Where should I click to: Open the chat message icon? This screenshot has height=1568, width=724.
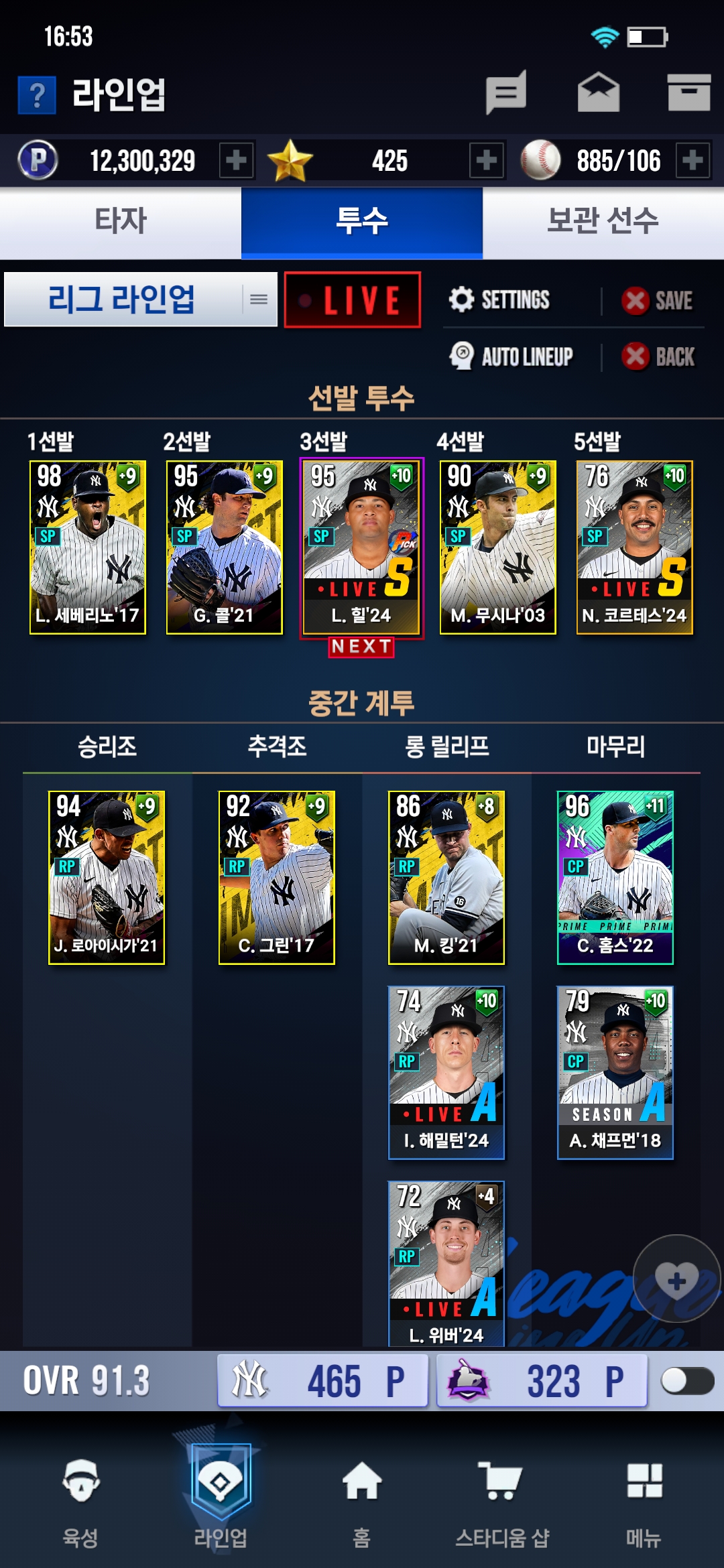coord(506,92)
